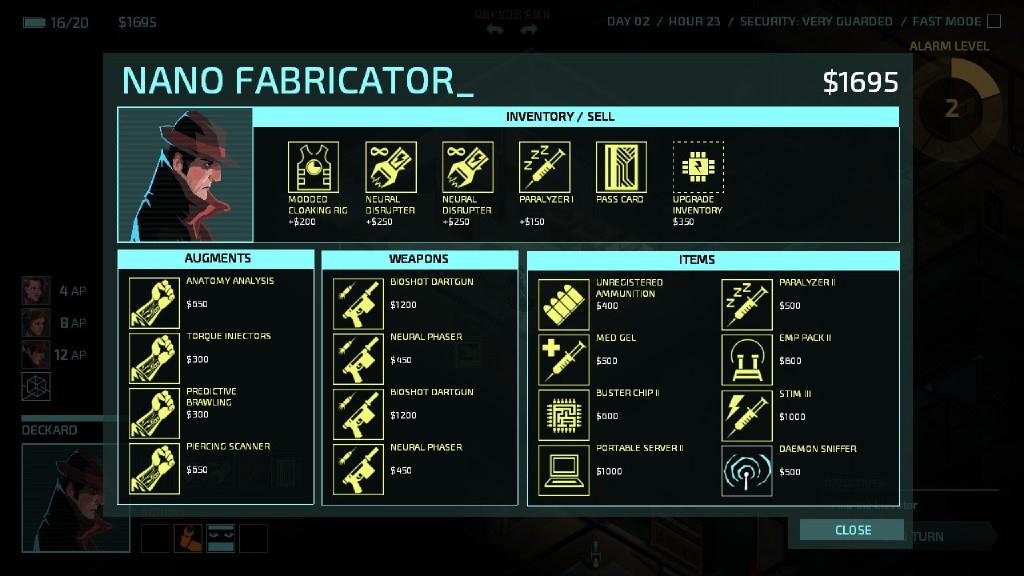
Task: Buy the Daemon Sniffer item
Action: click(747, 470)
